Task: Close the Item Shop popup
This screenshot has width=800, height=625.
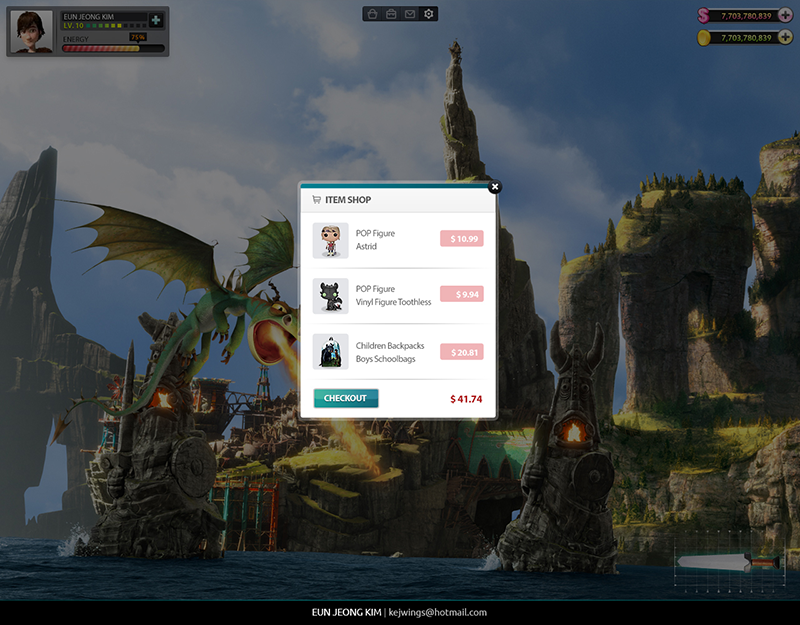Action: (x=494, y=186)
